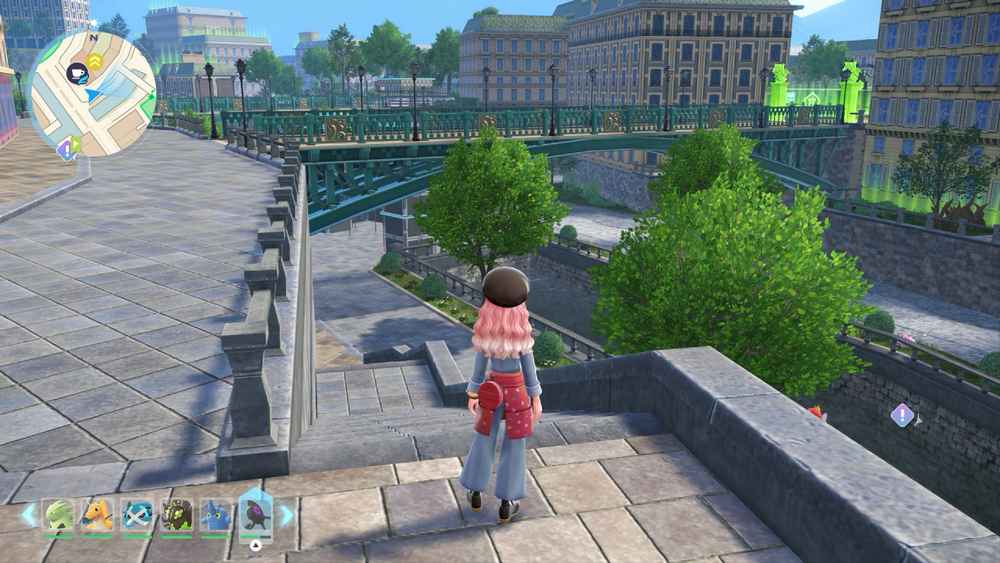Click the purple quest marker near the wall

(902, 415)
